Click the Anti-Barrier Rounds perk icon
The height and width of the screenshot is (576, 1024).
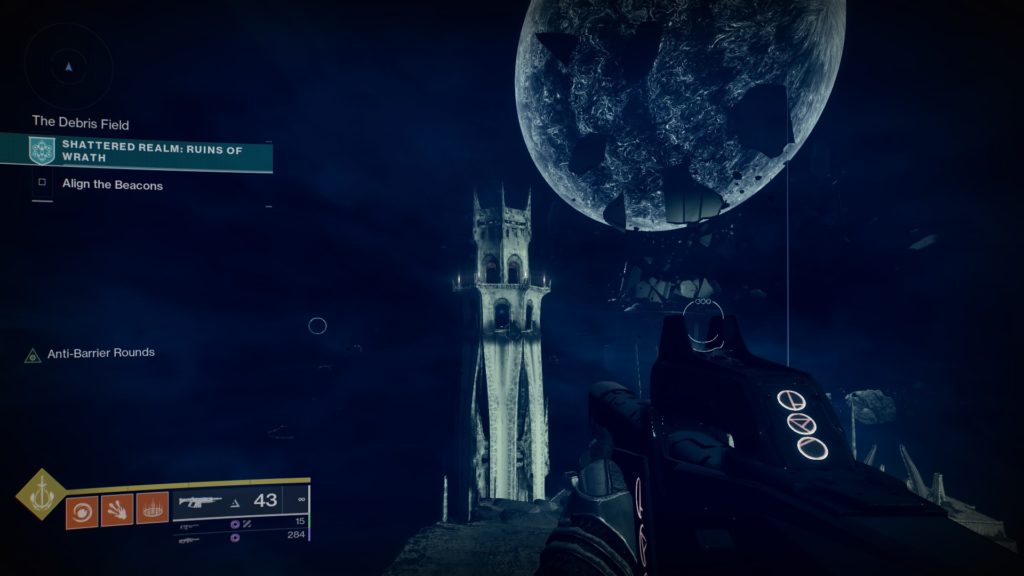click(33, 354)
